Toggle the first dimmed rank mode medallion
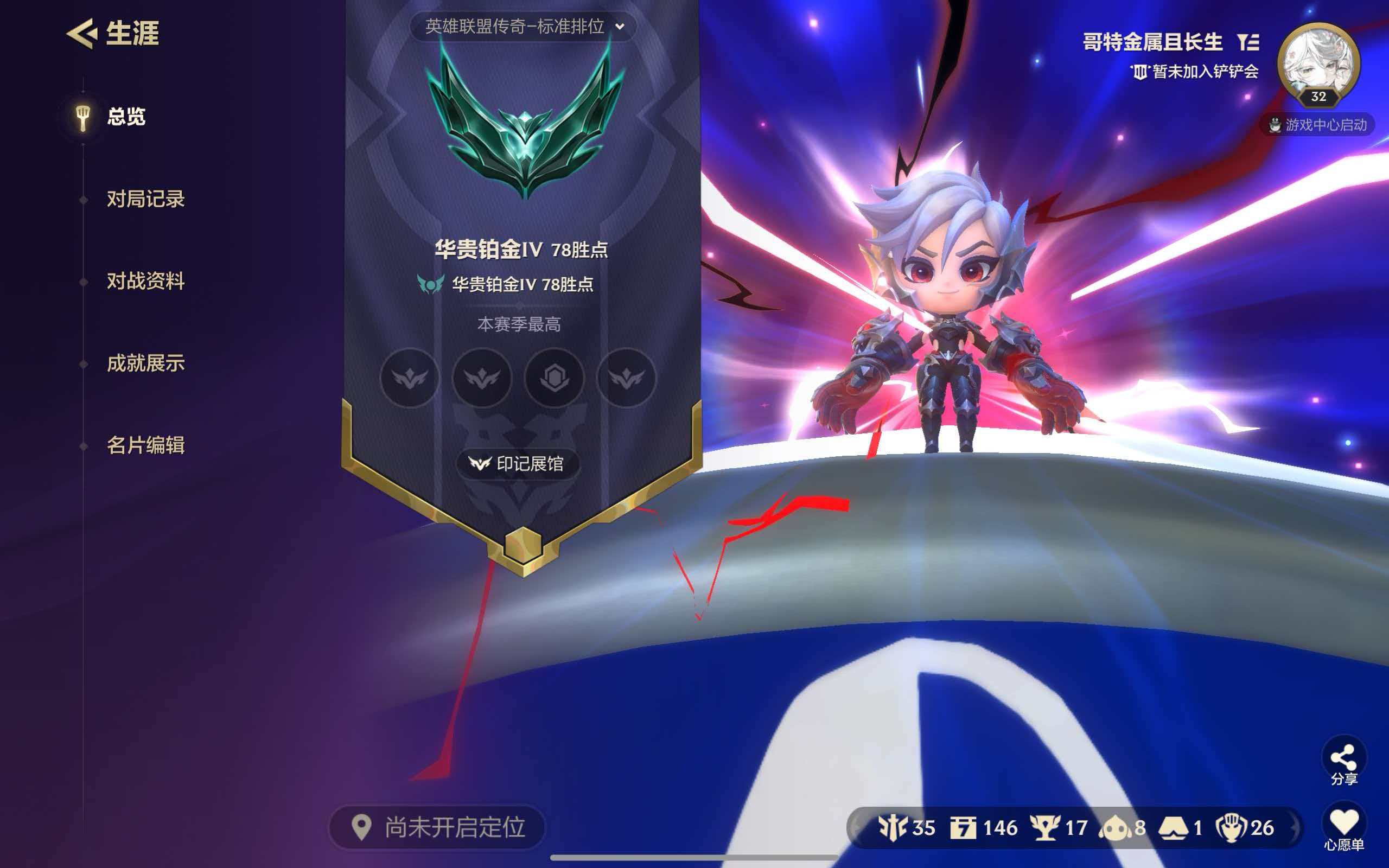 coord(410,378)
